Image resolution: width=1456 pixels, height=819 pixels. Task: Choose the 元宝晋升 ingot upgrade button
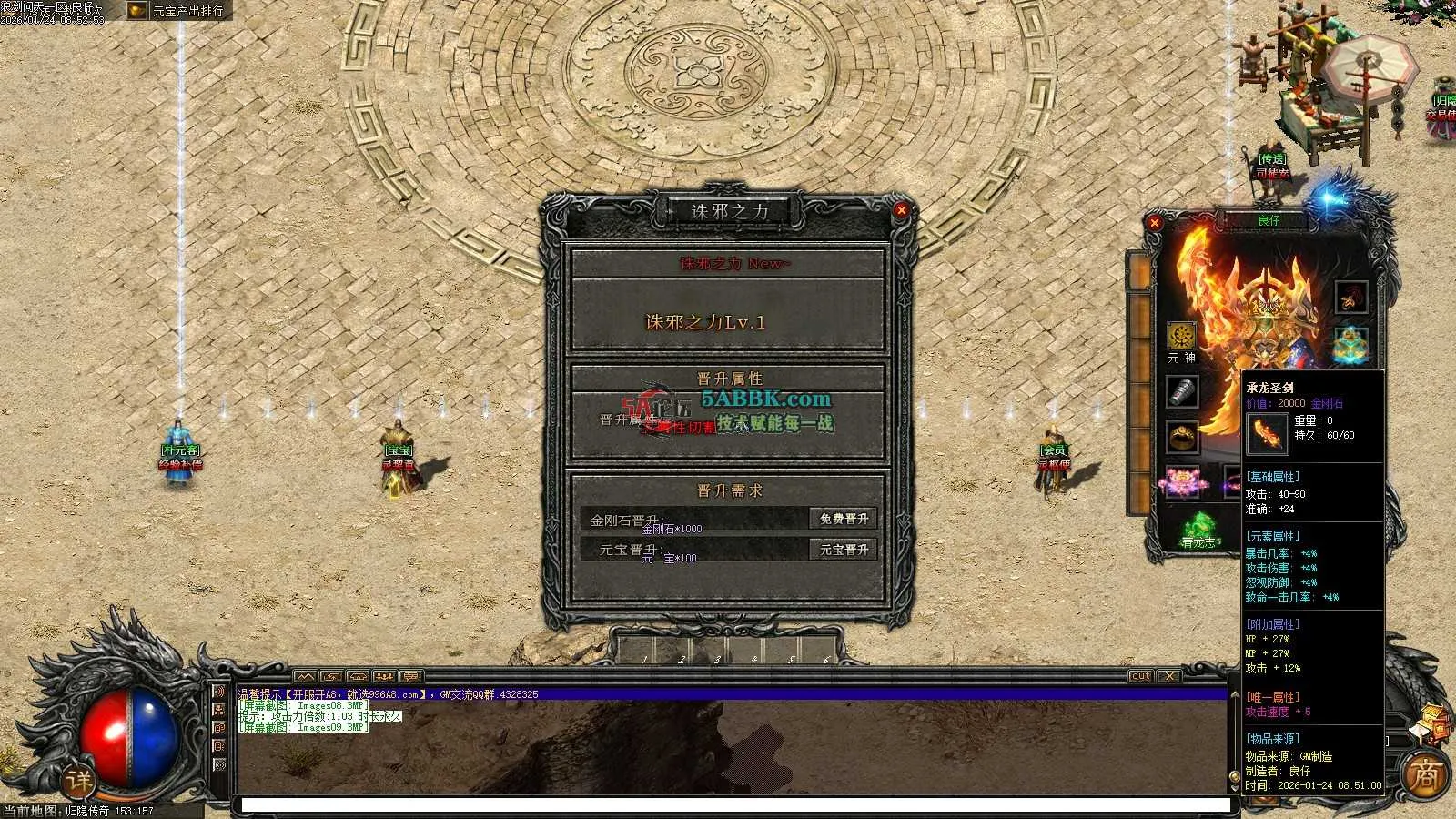tap(844, 550)
